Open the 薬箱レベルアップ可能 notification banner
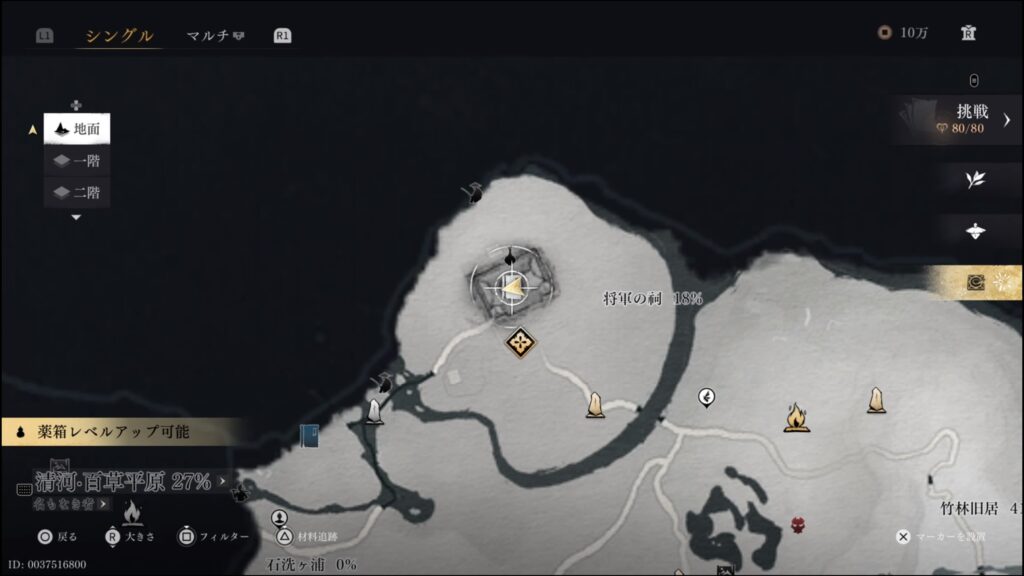The height and width of the screenshot is (576, 1024). (120, 433)
